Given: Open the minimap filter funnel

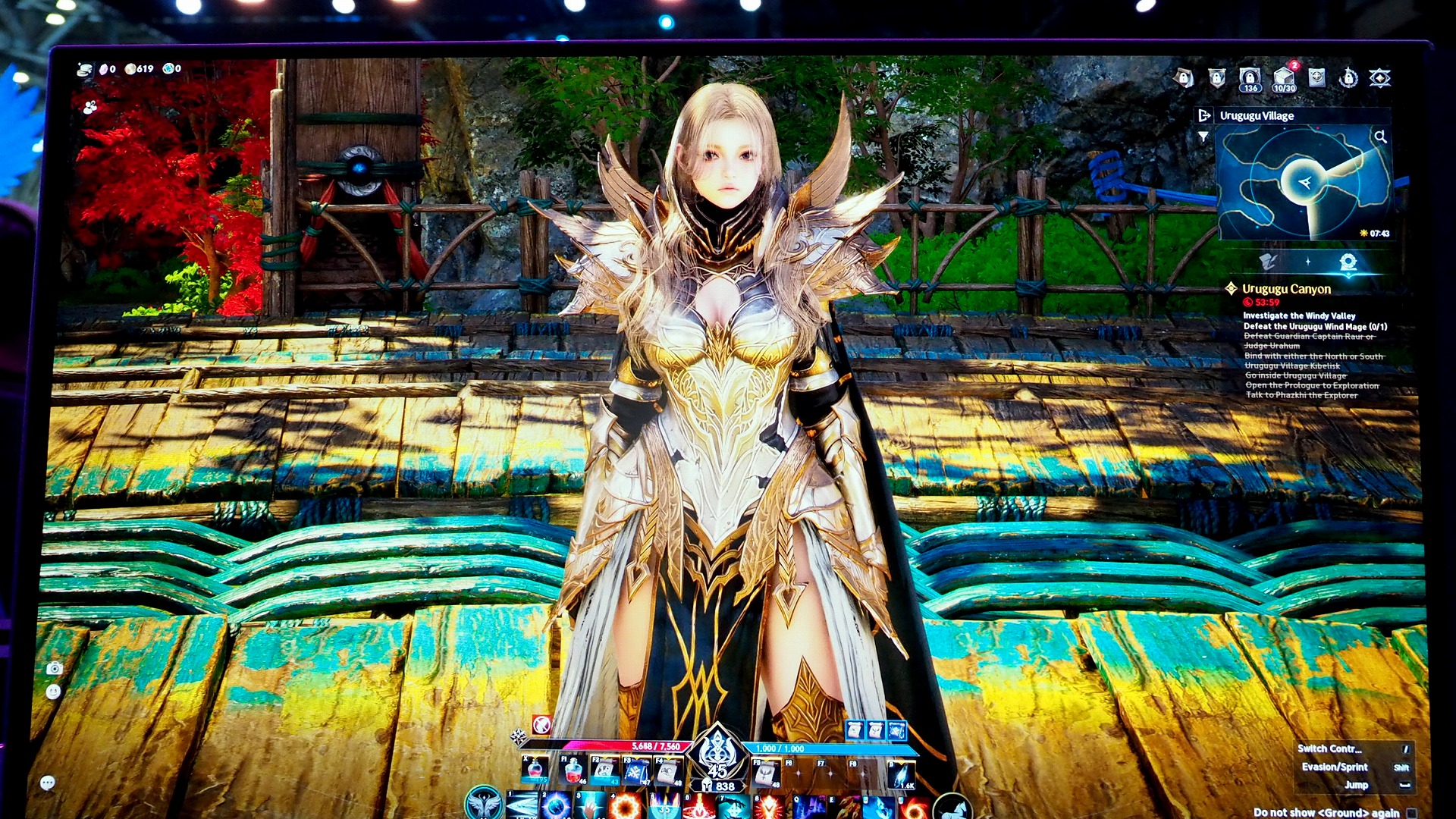Looking at the screenshot, I should pos(1203,136).
